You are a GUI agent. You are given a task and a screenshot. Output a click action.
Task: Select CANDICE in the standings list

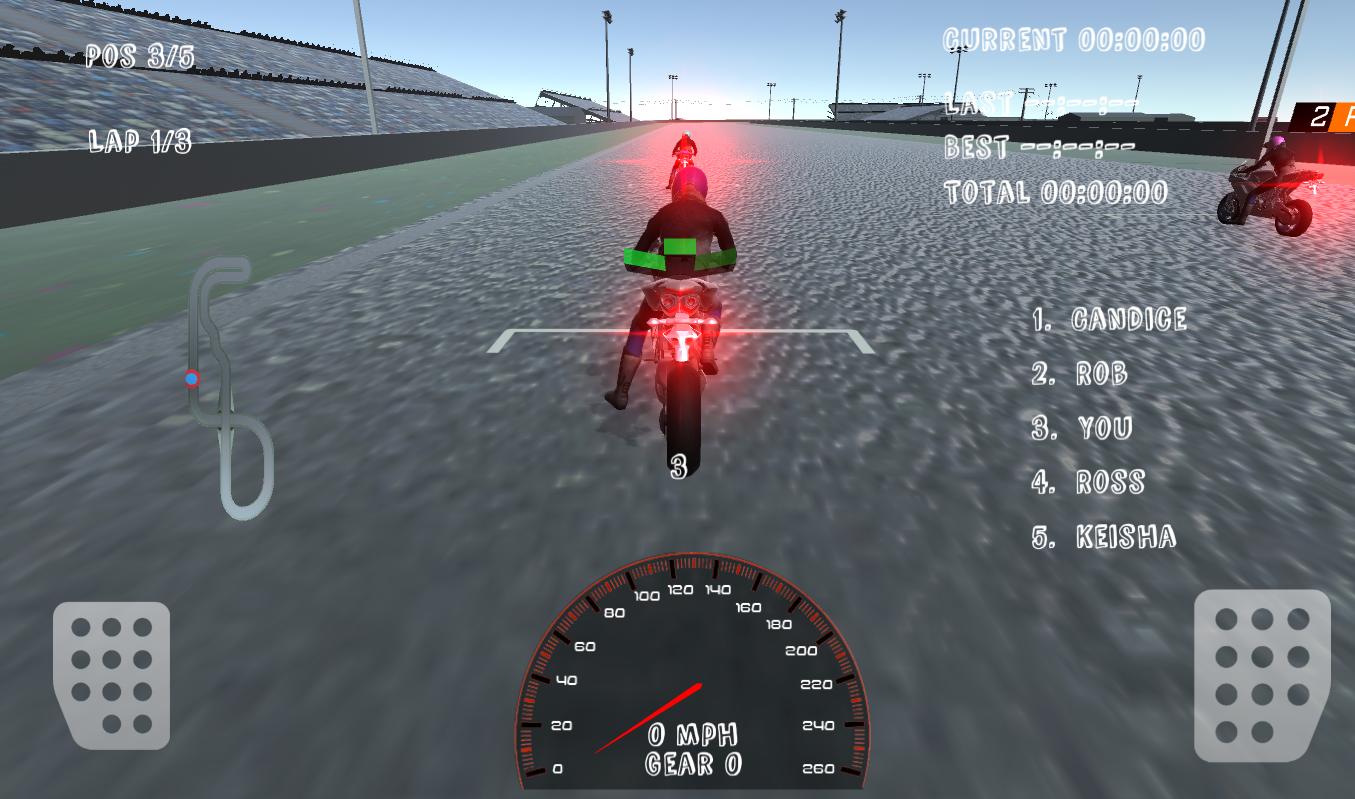[x=1110, y=319]
